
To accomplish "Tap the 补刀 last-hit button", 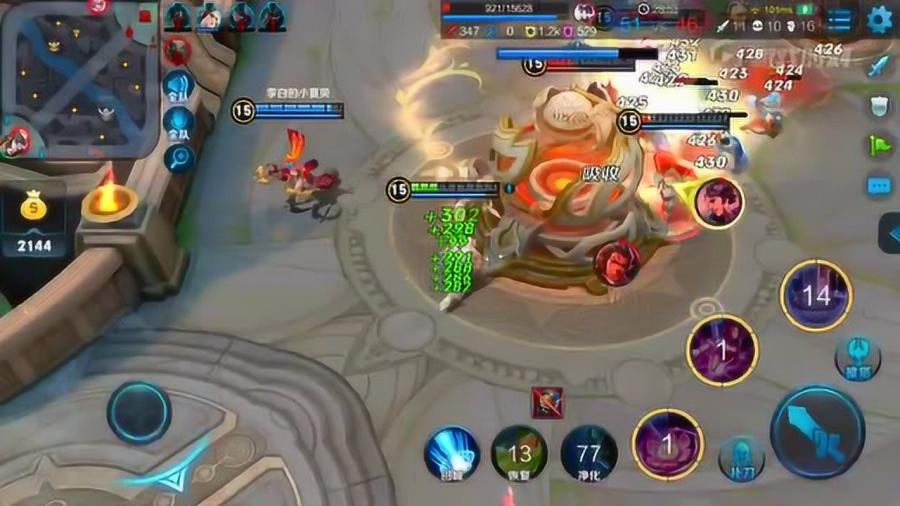I will [741, 457].
